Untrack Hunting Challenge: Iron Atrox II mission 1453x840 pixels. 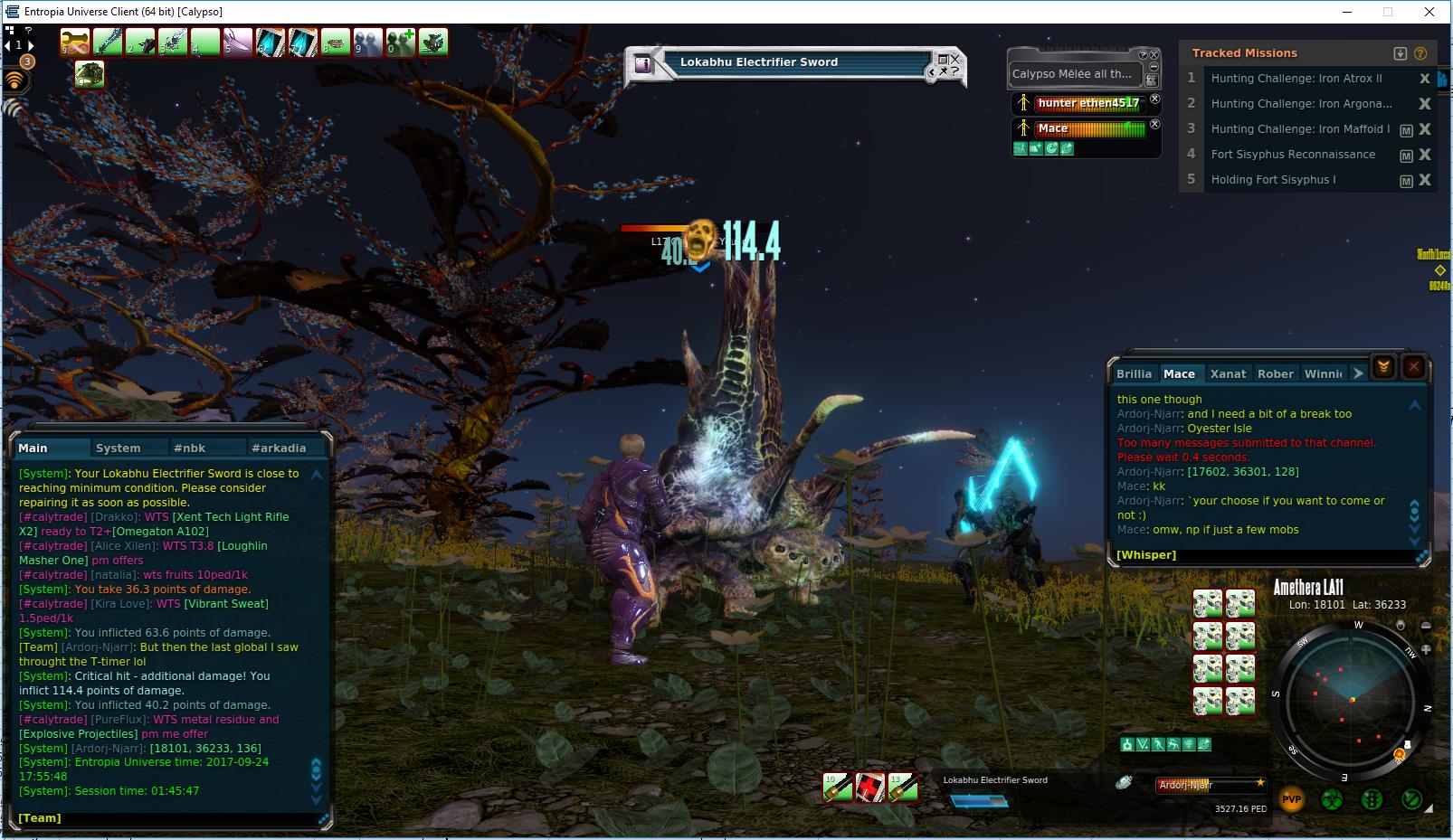pyautogui.click(x=1425, y=79)
